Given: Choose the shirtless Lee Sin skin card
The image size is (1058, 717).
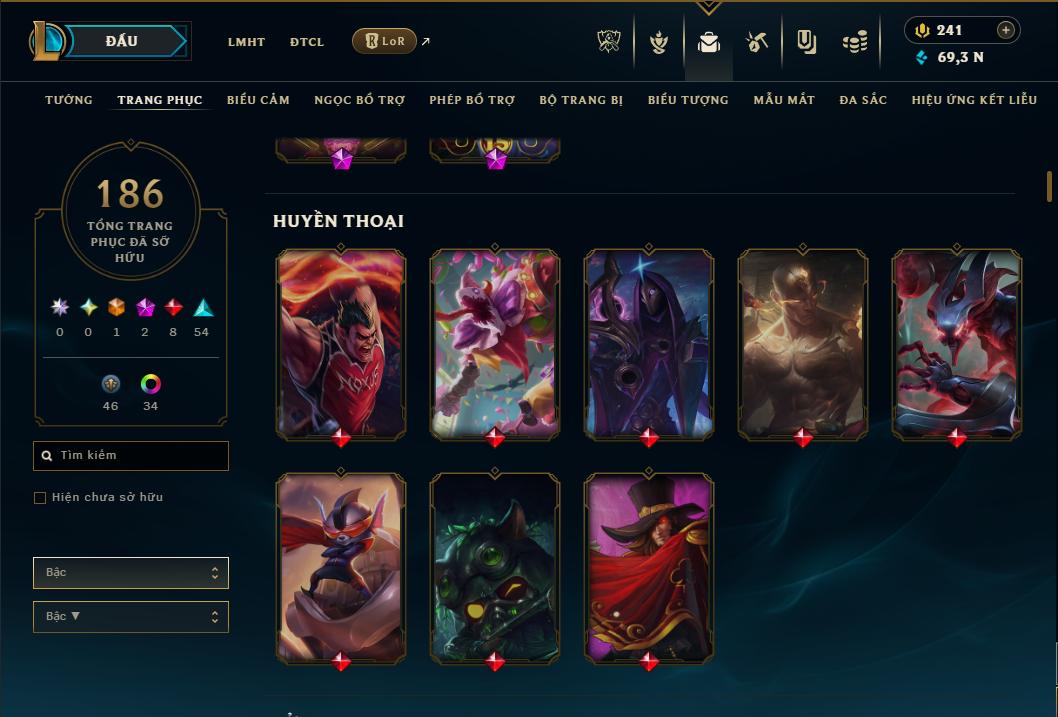Looking at the screenshot, I should pos(802,342).
